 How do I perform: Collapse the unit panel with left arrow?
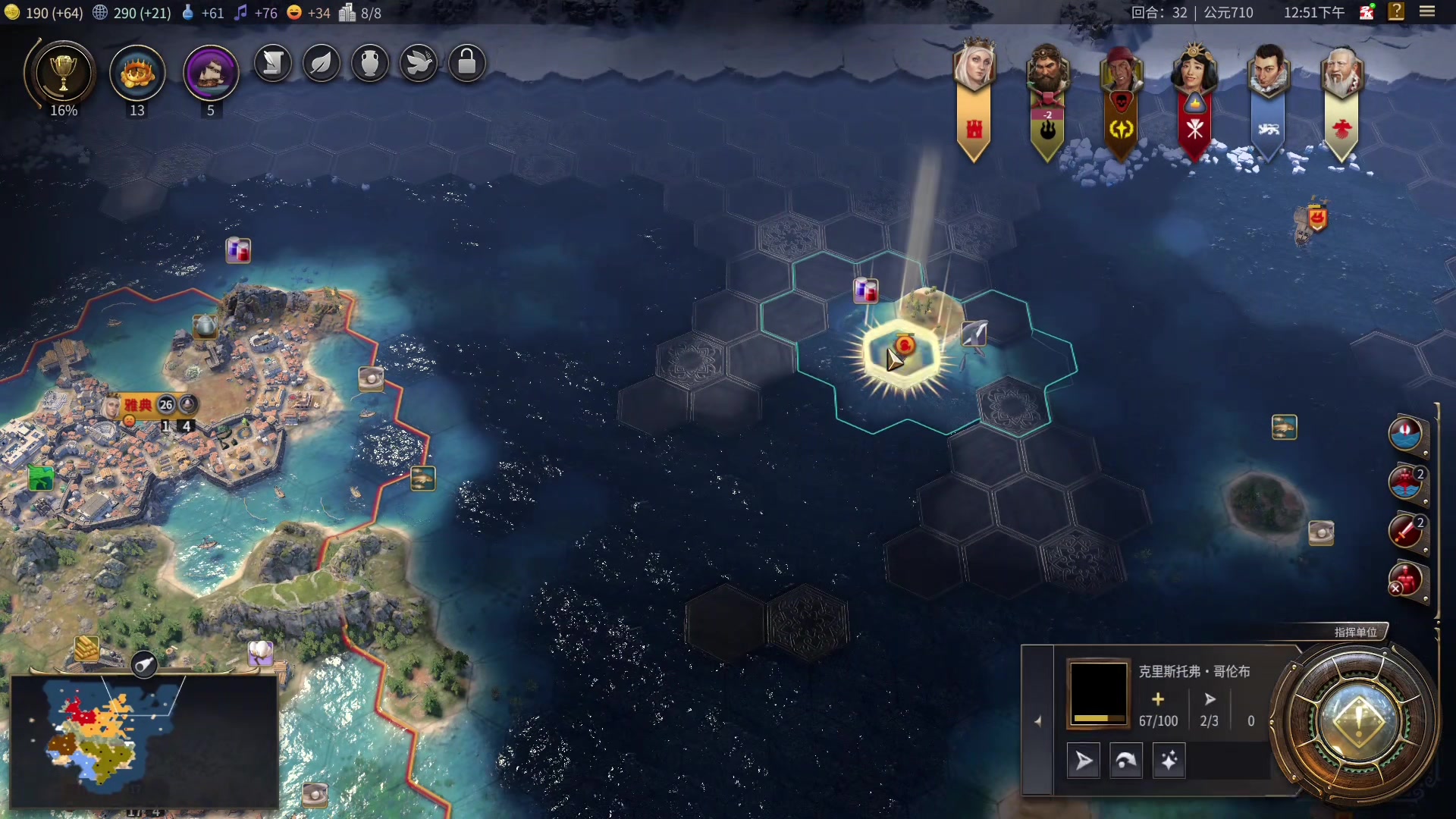(x=1038, y=721)
